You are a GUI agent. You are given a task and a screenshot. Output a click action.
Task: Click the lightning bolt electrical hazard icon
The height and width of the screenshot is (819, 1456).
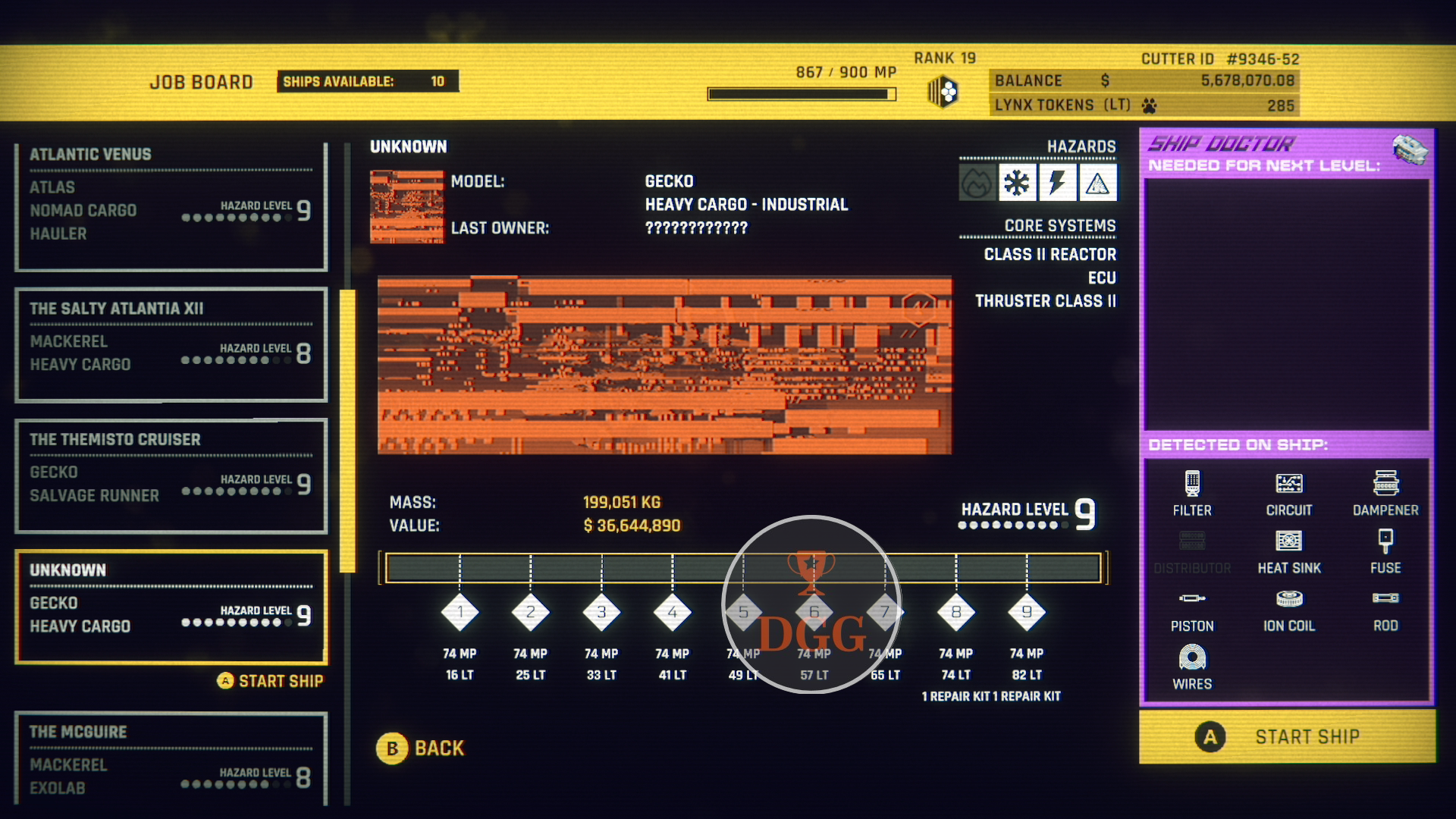point(1057,183)
